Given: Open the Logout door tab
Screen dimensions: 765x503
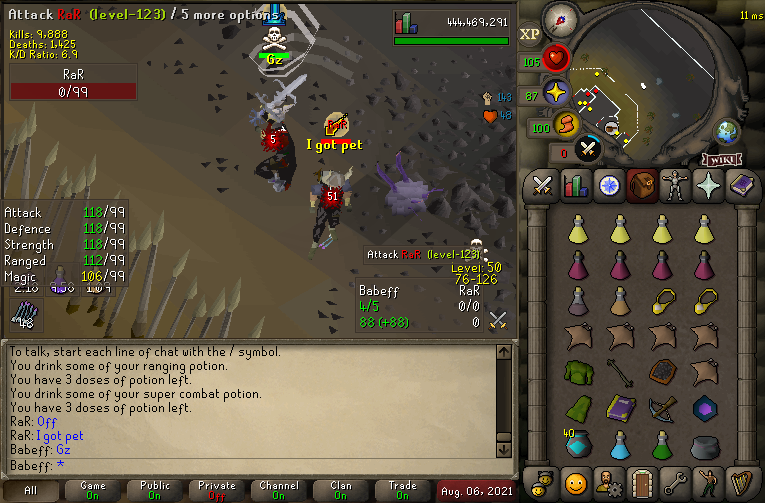Looking at the screenshot, I should [x=642, y=480].
